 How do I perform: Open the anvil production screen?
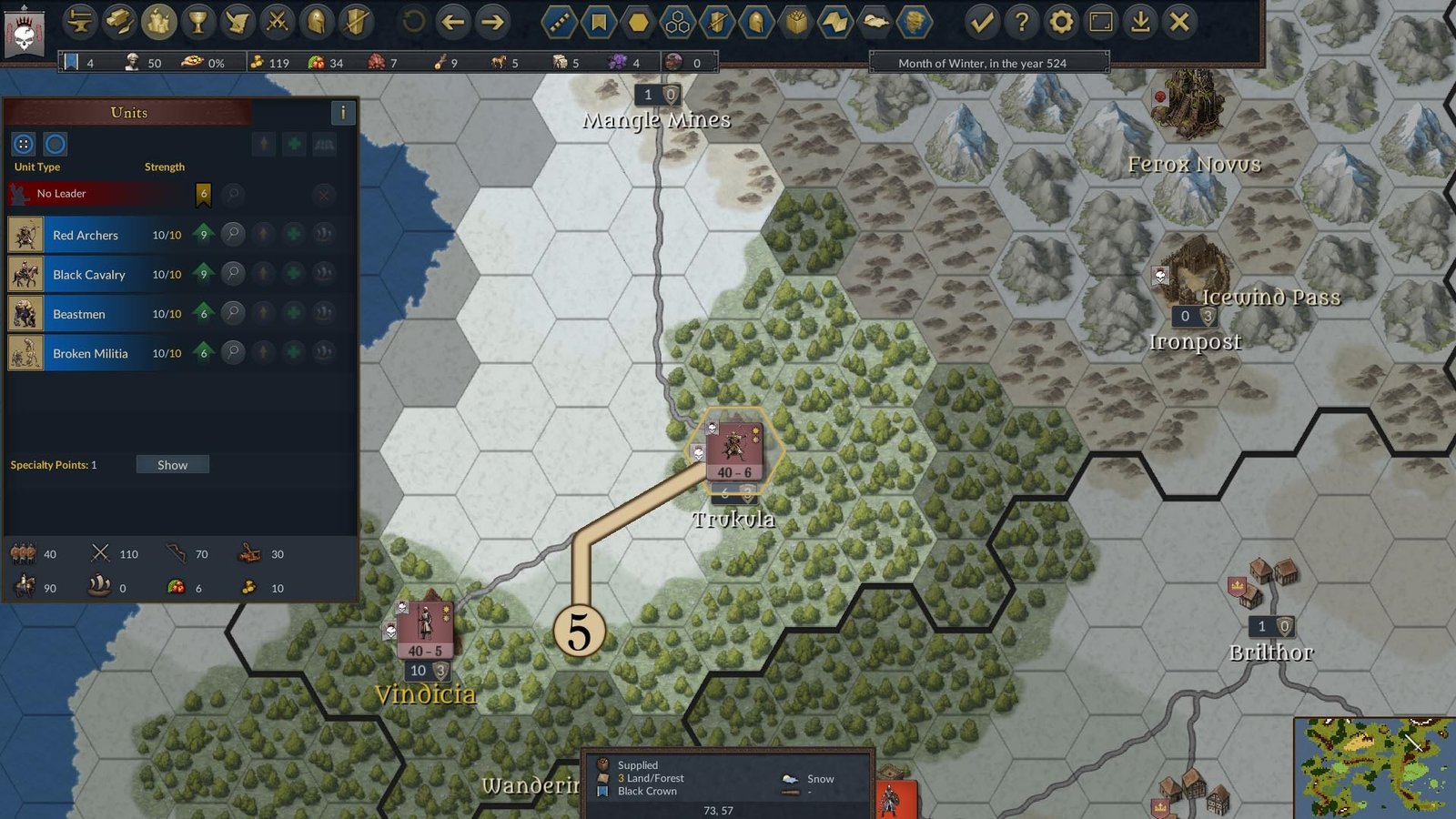coord(80,22)
